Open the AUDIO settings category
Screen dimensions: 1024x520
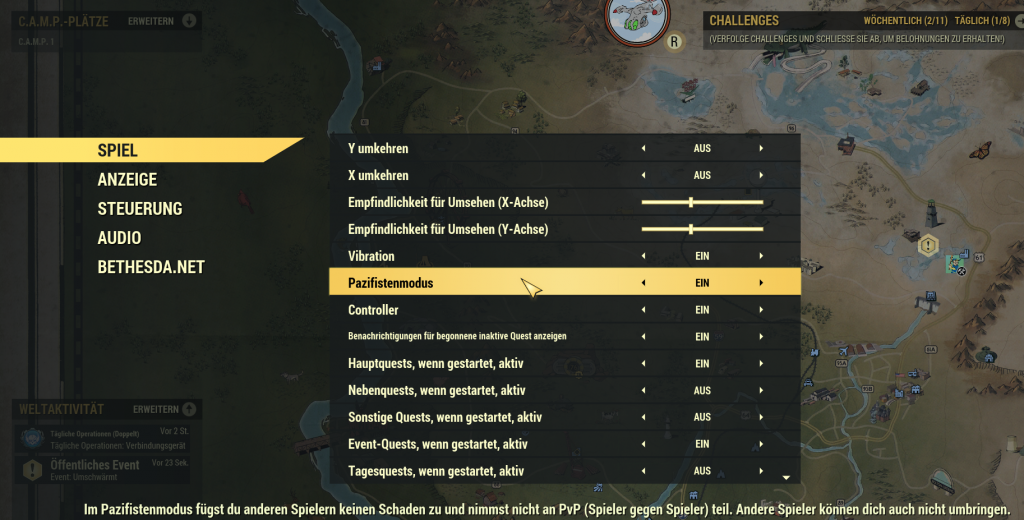pos(119,238)
